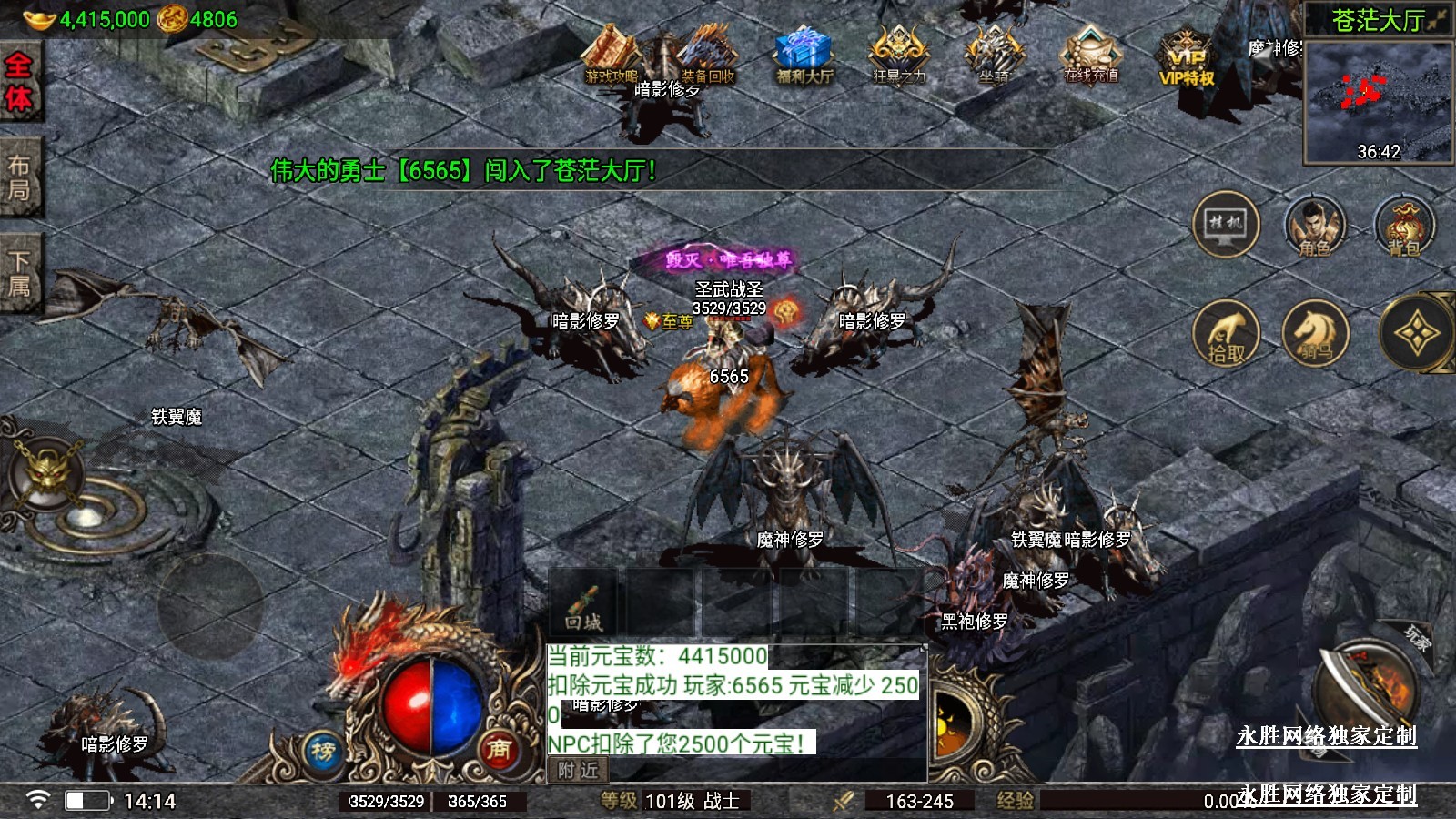
Task: Open the 角色 character sheet
Action: tap(1315, 226)
